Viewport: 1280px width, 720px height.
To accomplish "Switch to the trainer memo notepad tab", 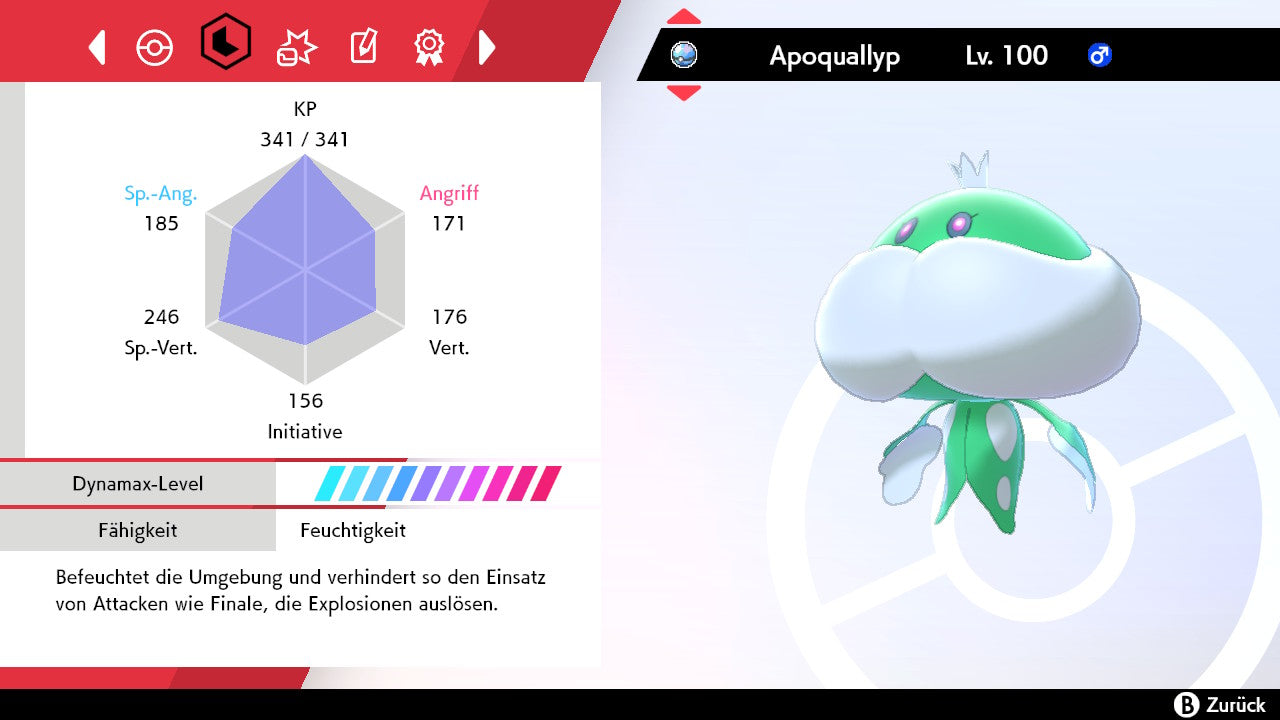I will (362, 47).
